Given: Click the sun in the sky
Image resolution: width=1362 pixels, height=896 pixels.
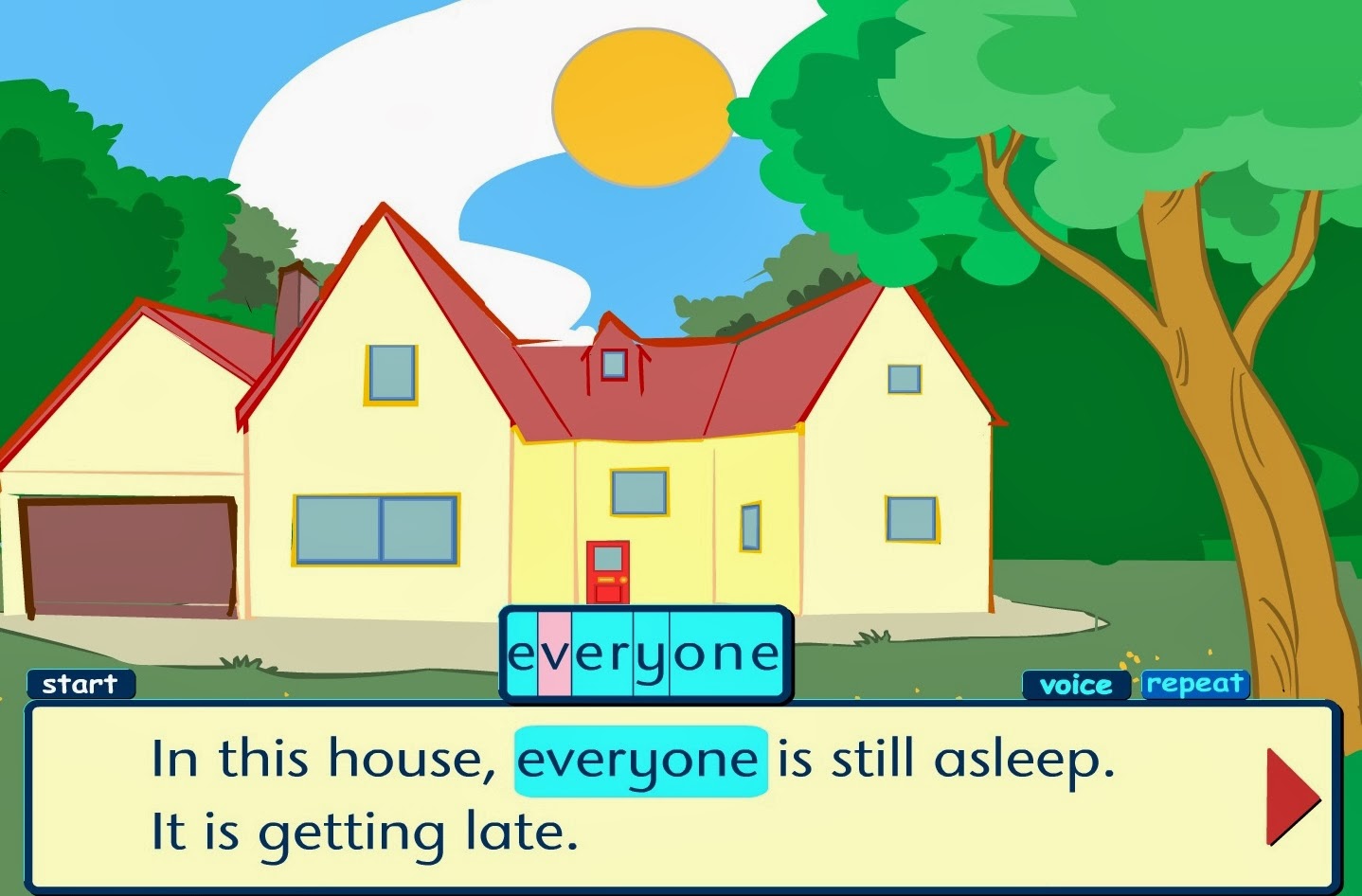Looking at the screenshot, I should point(646,104).
